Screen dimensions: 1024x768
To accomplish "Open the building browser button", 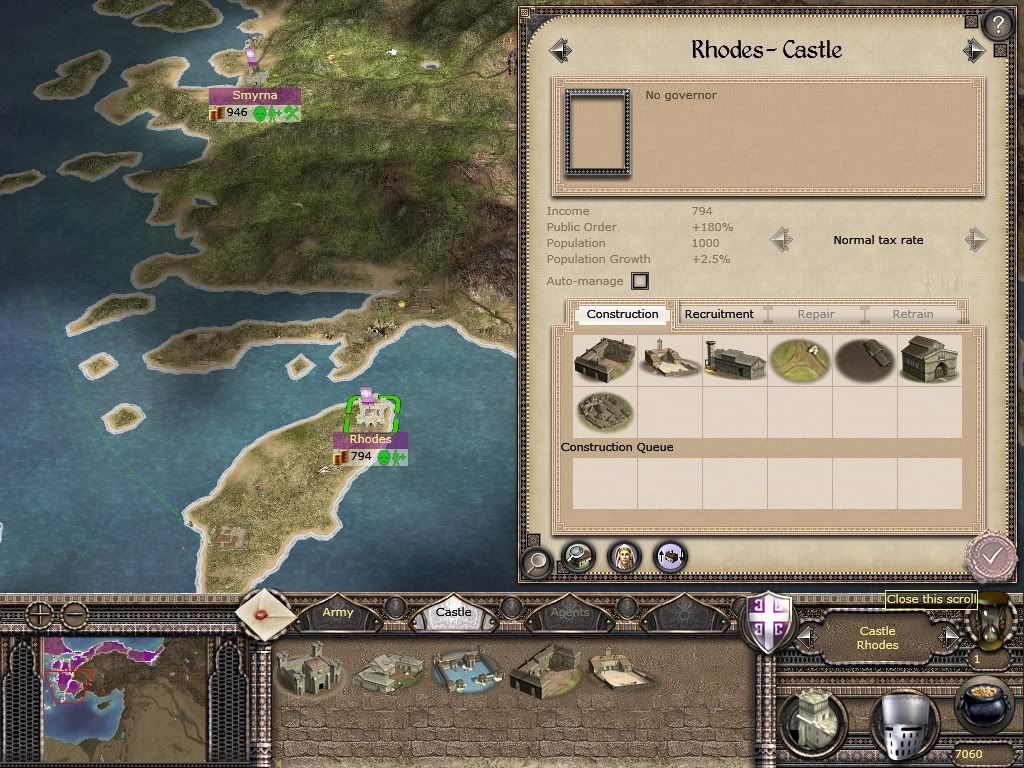I will (x=577, y=556).
